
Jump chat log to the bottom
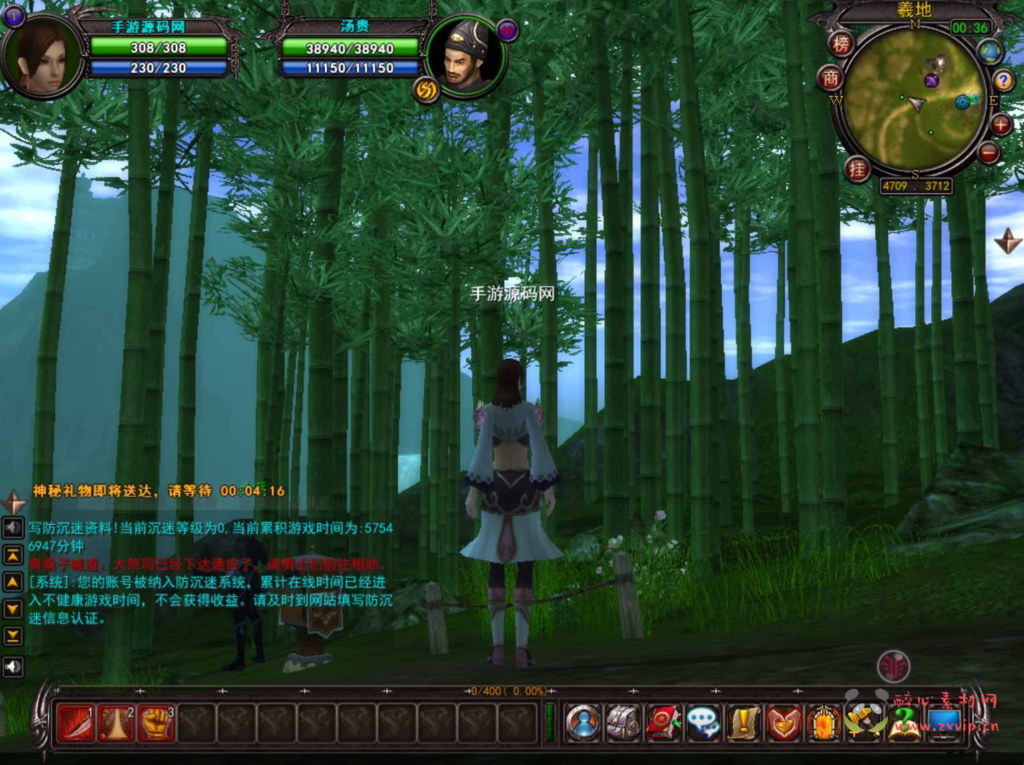(13, 635)
